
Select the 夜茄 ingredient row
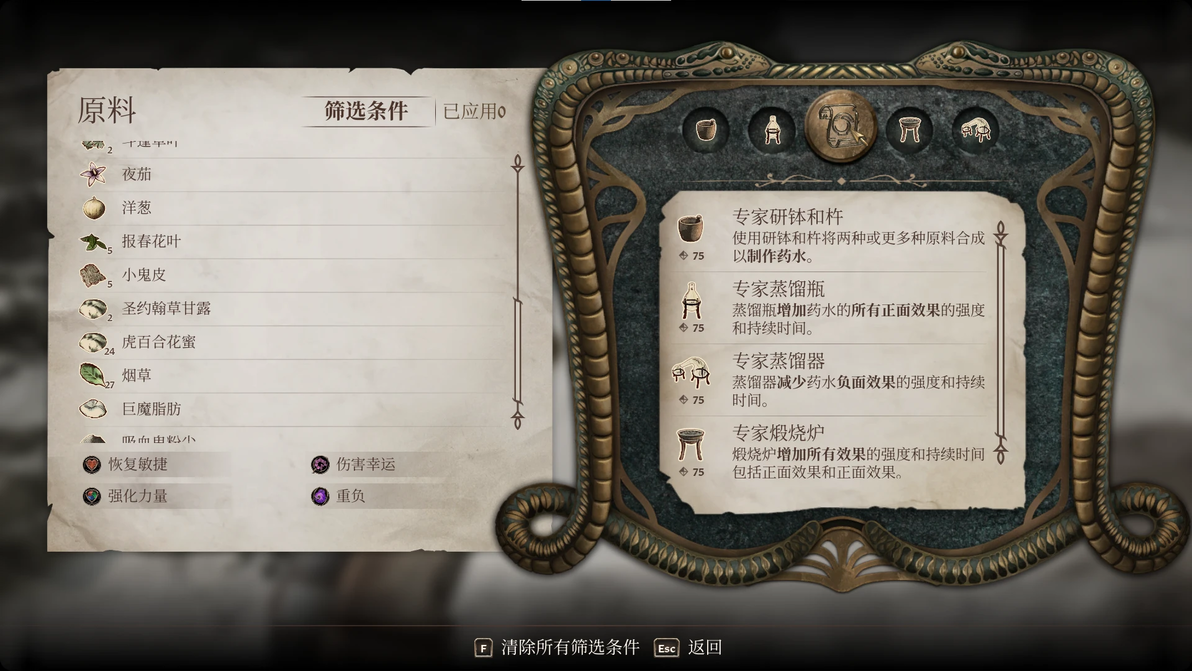137,174
